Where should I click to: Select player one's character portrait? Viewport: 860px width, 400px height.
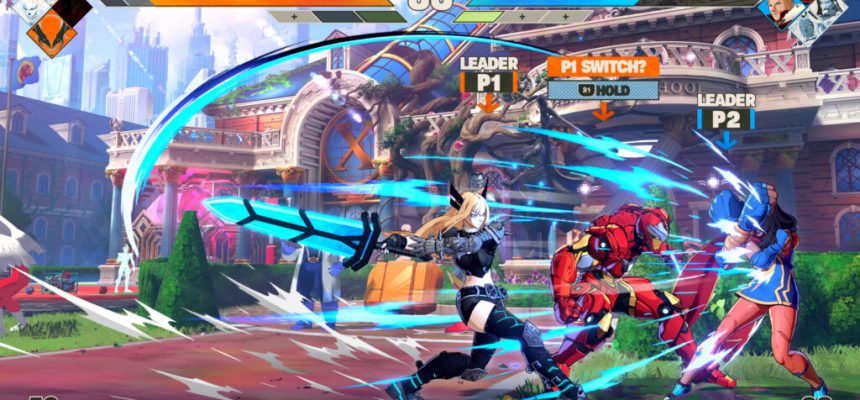click(x=32, y=9)
